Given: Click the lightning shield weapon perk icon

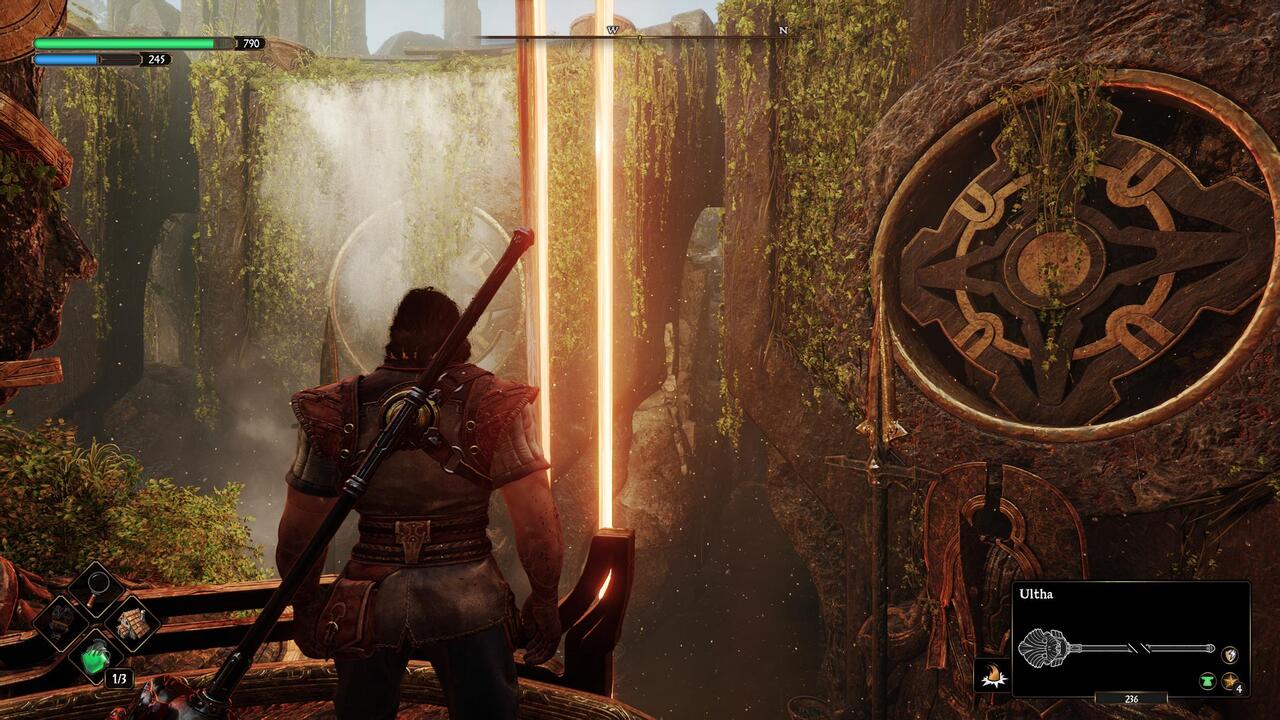Looking at the screenshot, I should point(1230,654).
